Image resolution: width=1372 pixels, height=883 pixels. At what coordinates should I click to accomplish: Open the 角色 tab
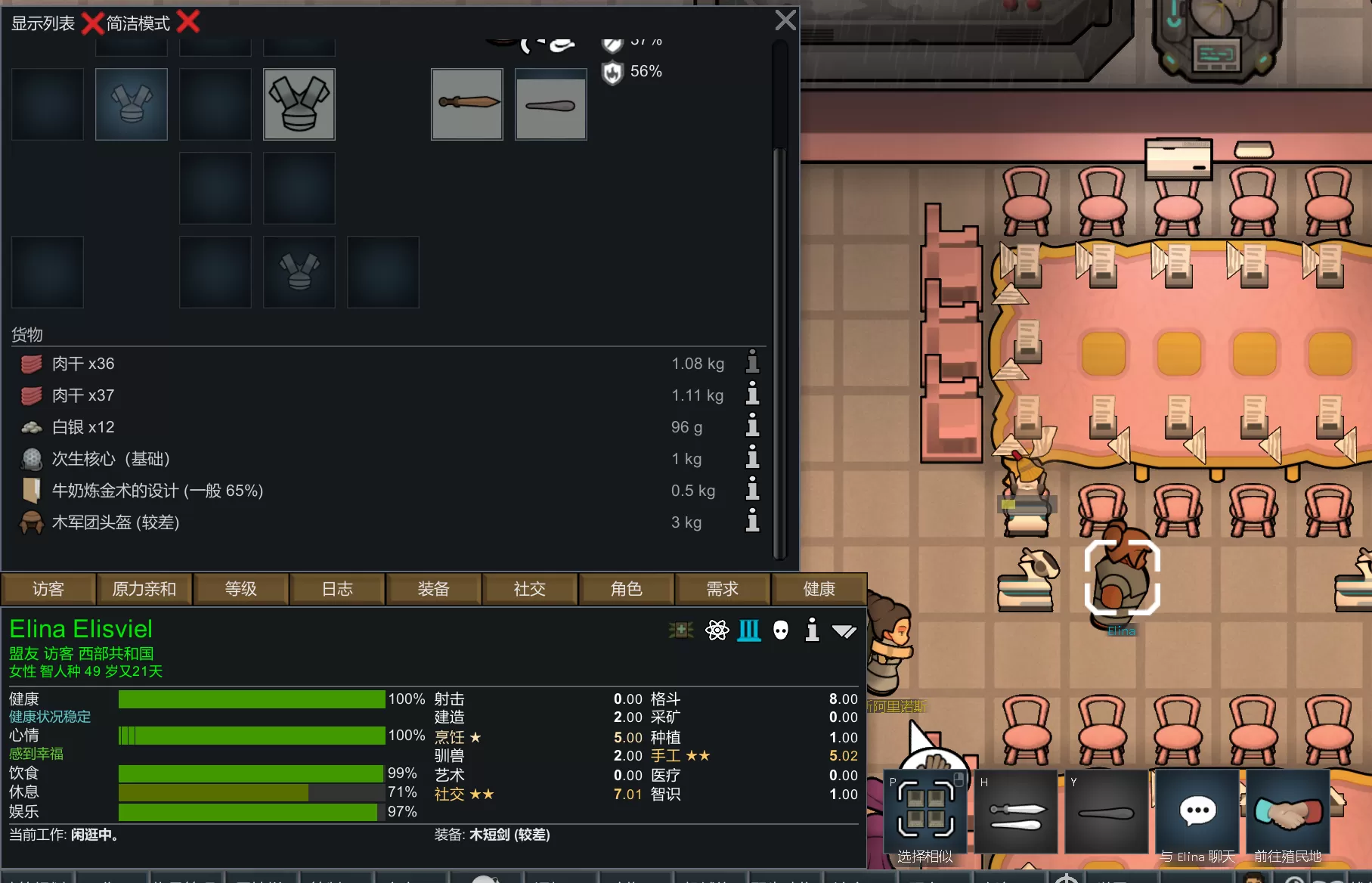coord(626,589)
